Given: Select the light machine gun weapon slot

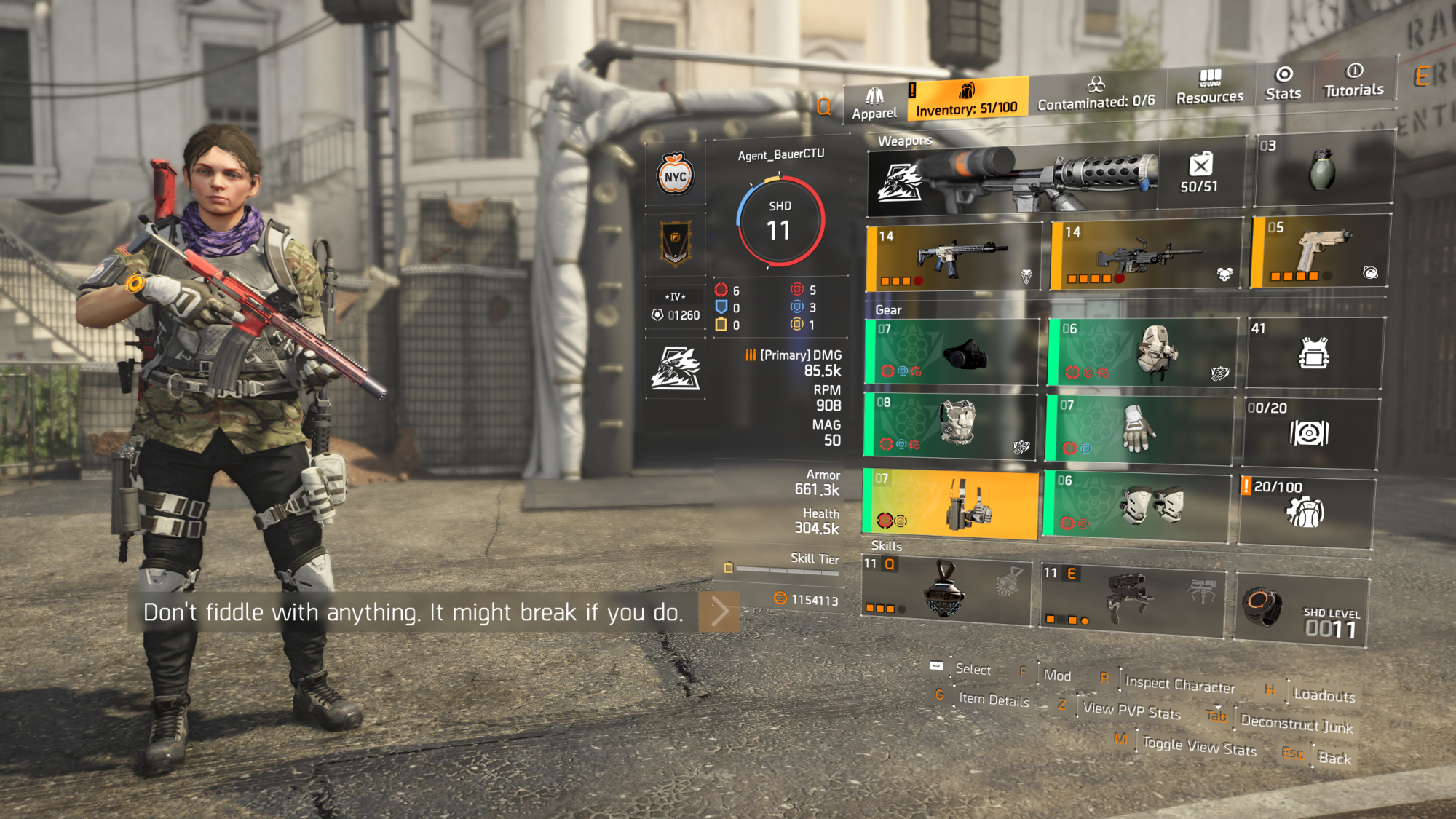Looking at the screenshot, I should [1147, 254].
